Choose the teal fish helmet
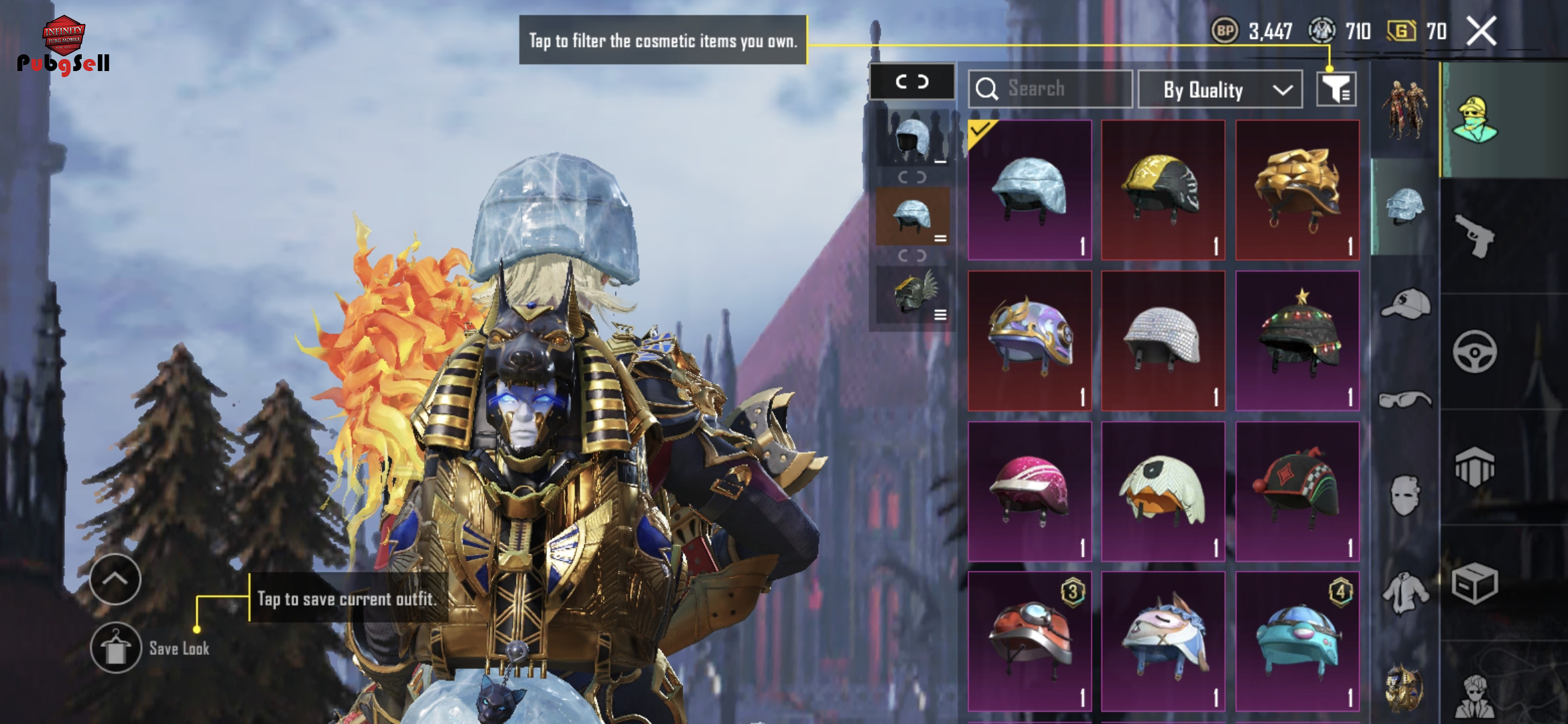Image resolution: width=1568 pixels, height=724 pixels. pos(1297,642)
